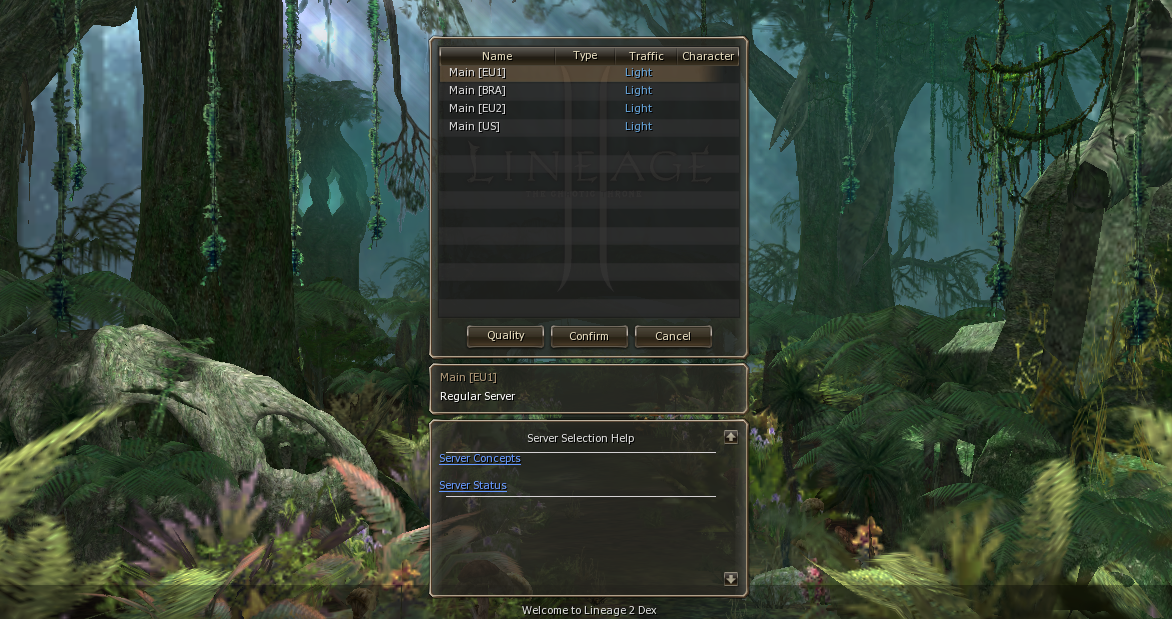Confirm the server selection
The height and width of the screenshot is (619, 1172).
pos(589,336)
